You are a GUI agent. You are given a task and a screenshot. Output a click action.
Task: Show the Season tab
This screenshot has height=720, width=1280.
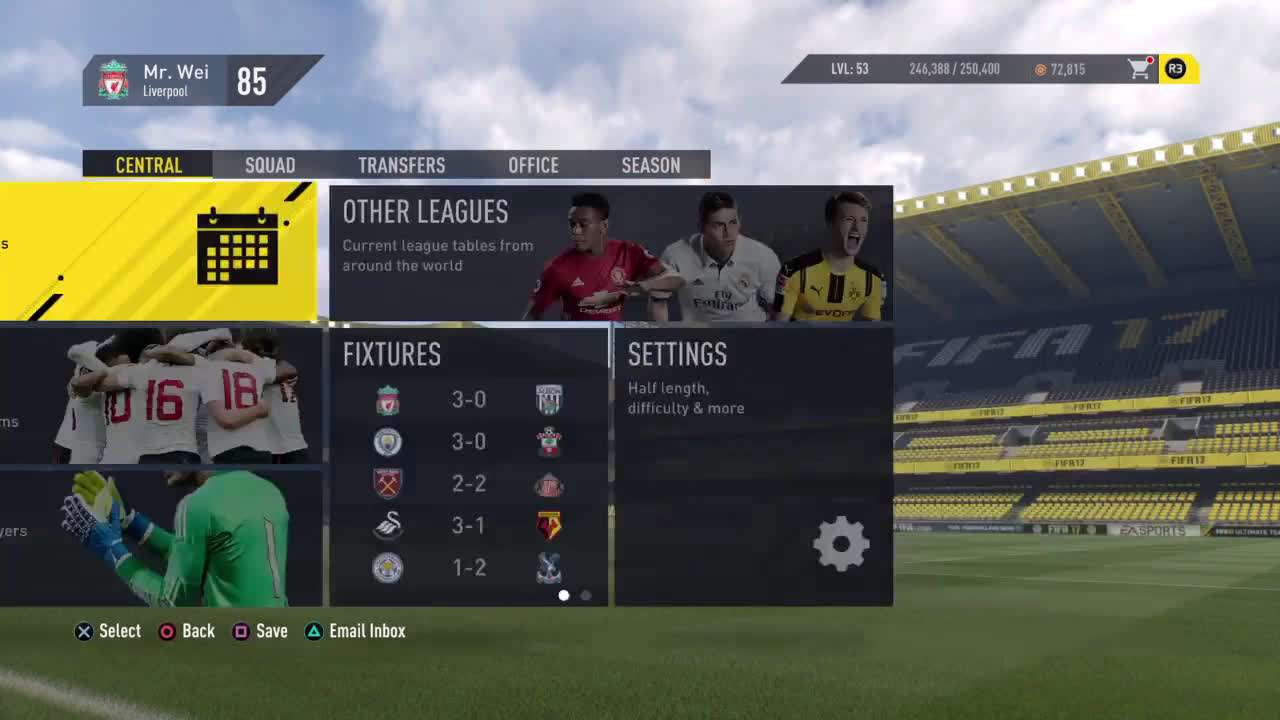coord(650,165)
